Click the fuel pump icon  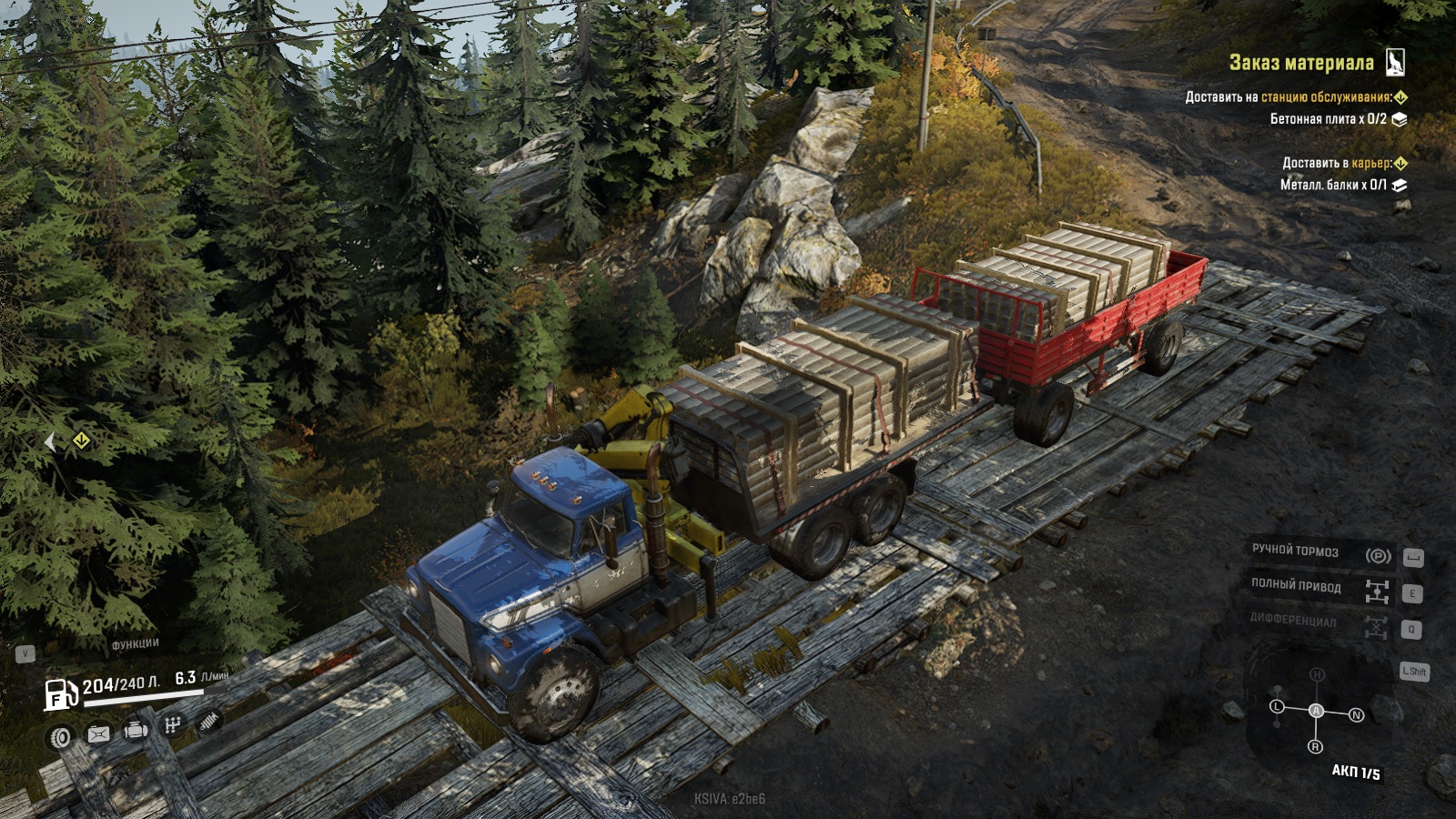pos(60,695)
